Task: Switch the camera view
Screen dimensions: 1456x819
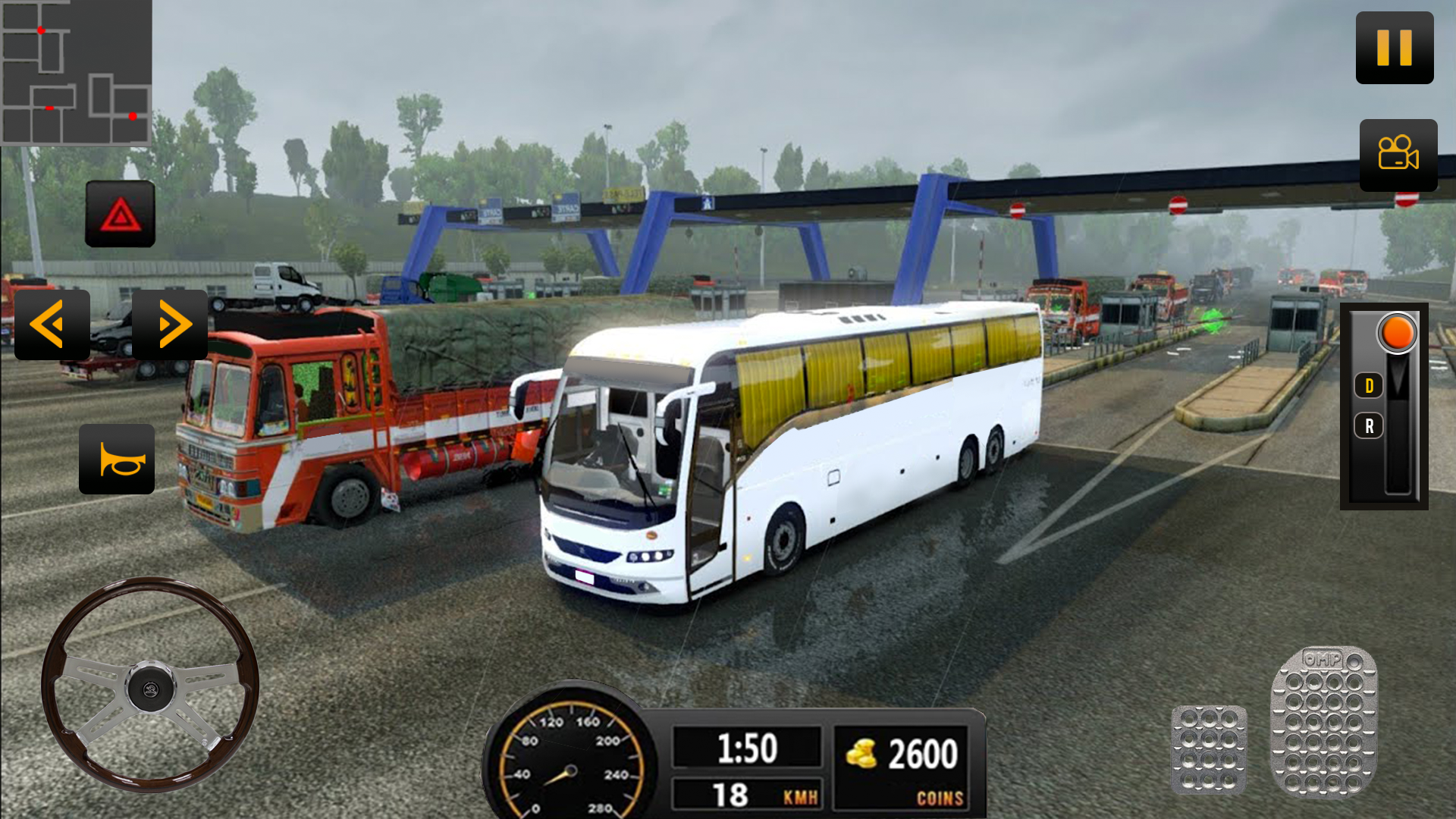Action: 1398,156
